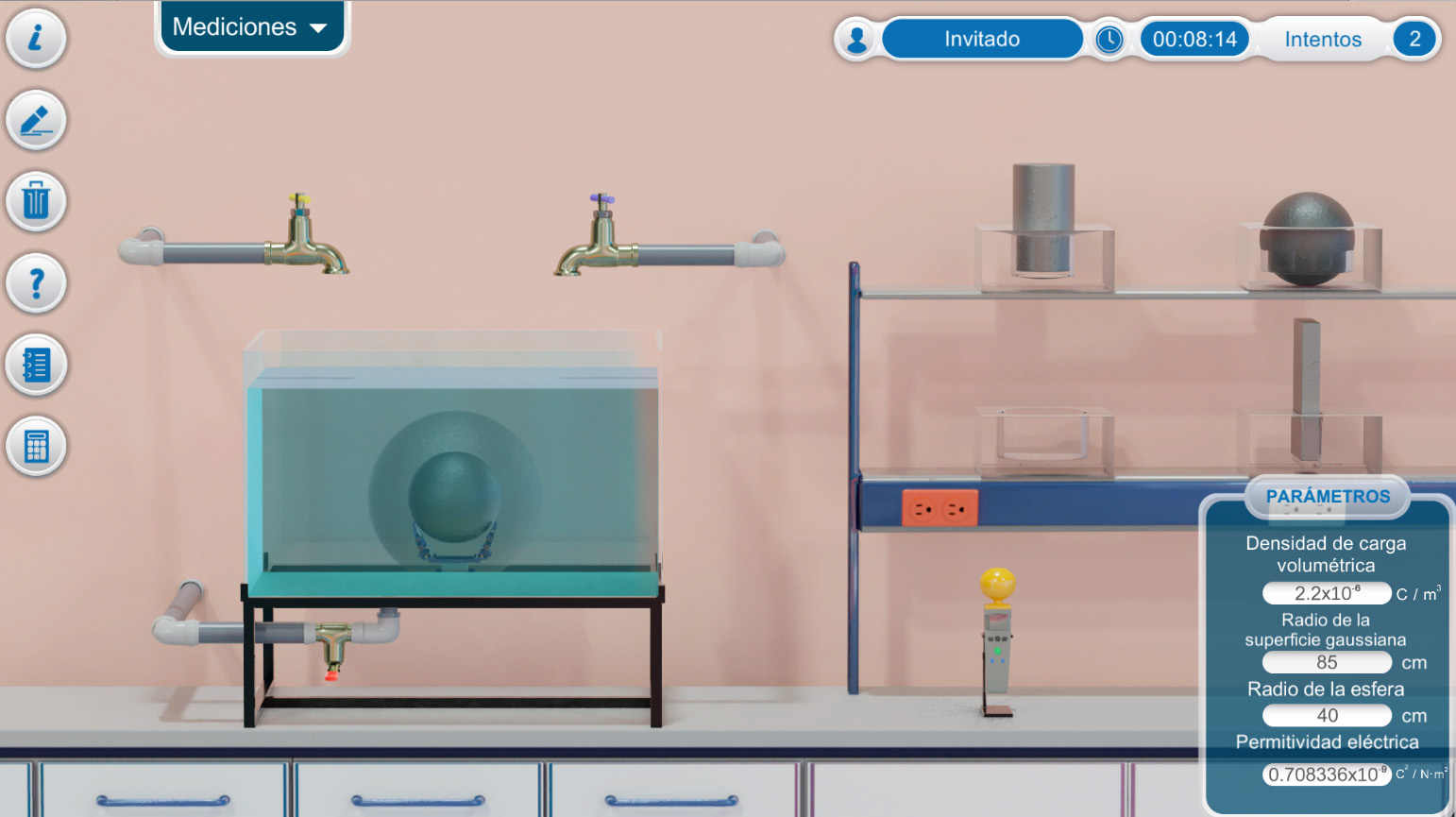
Task: Edit the electric permittivity field
Action: tap(1327, 774)
